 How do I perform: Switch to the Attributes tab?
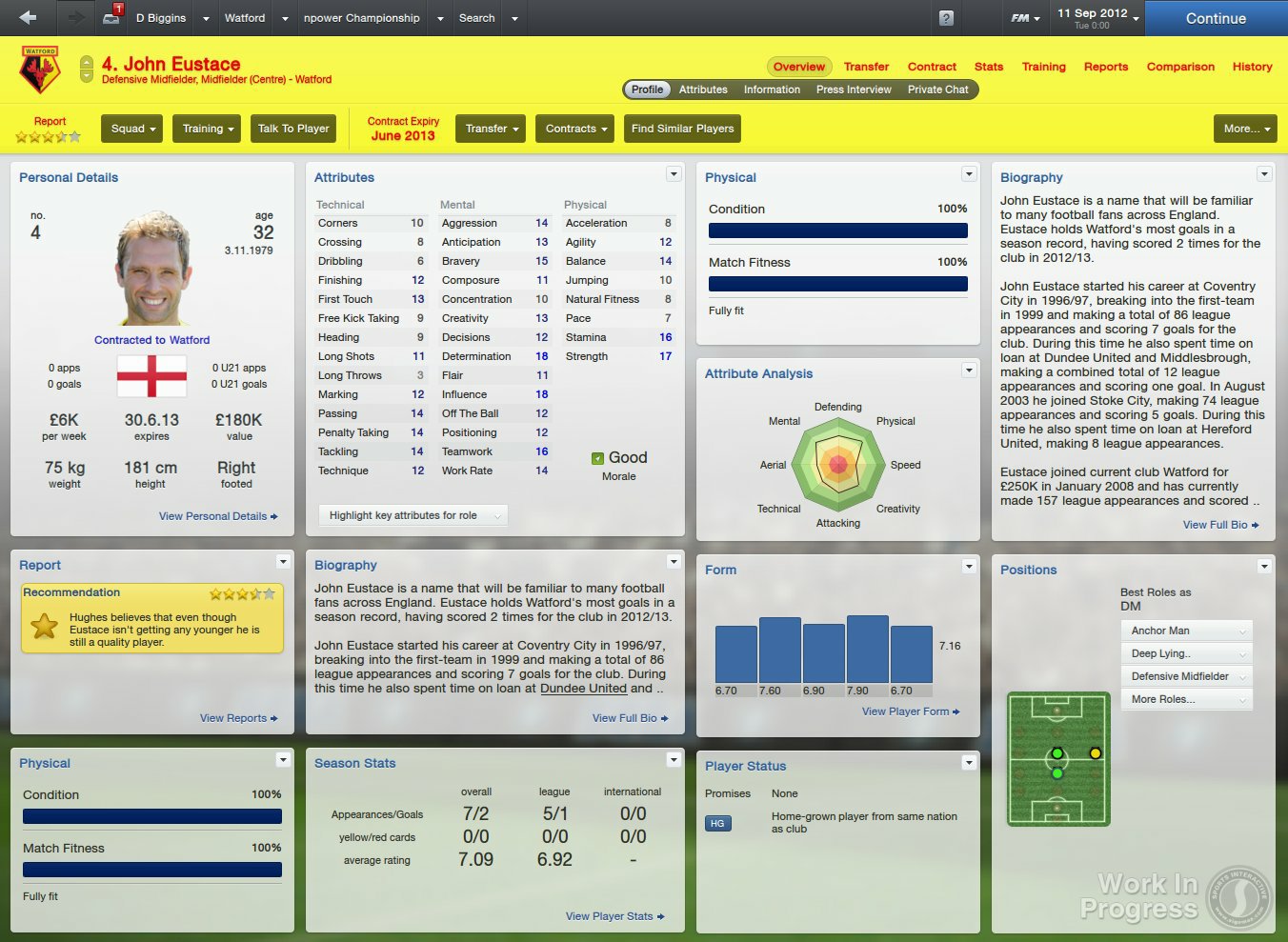click(703, 89)
